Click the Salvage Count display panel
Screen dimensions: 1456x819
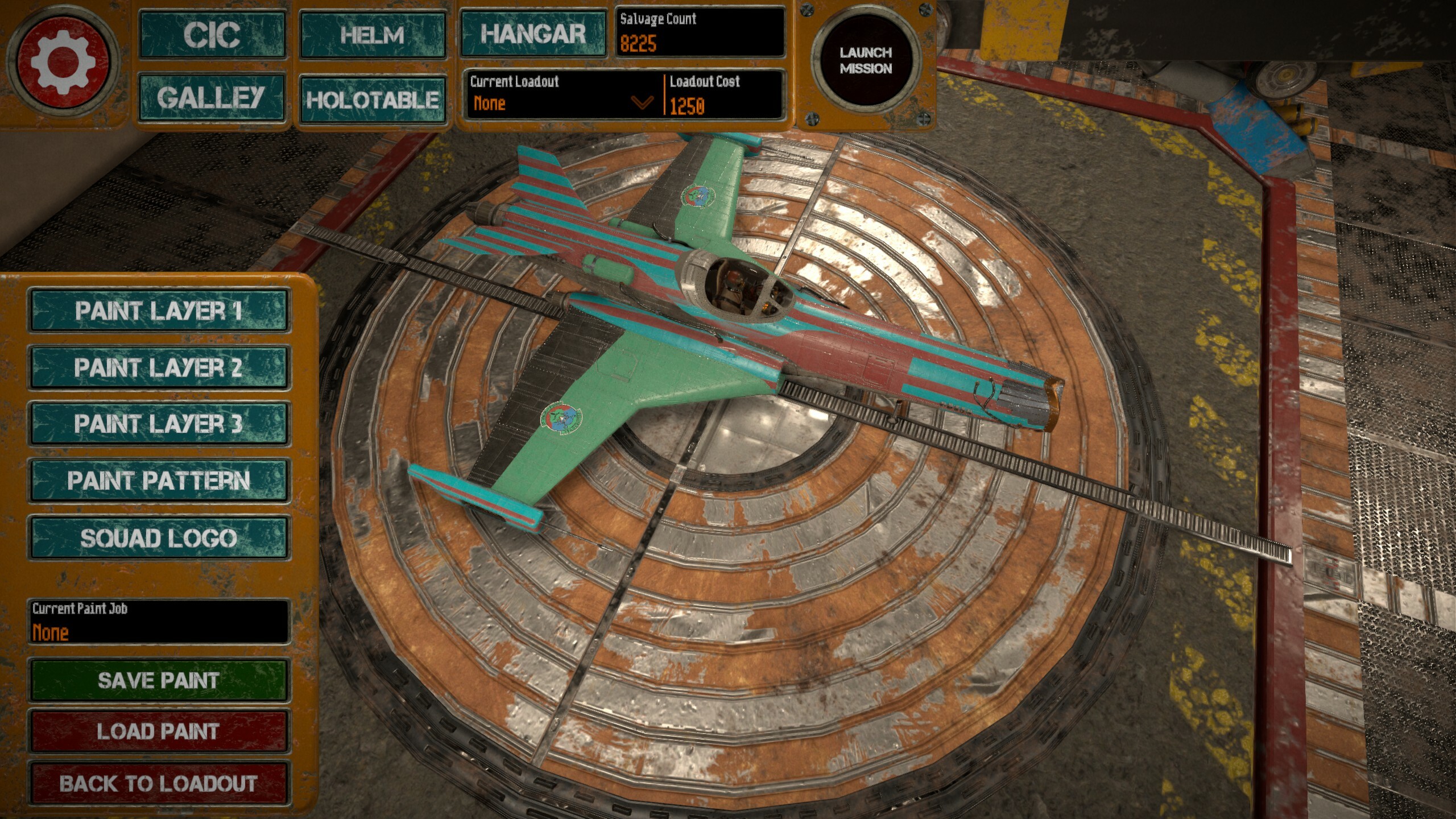[x=702, y=31]
